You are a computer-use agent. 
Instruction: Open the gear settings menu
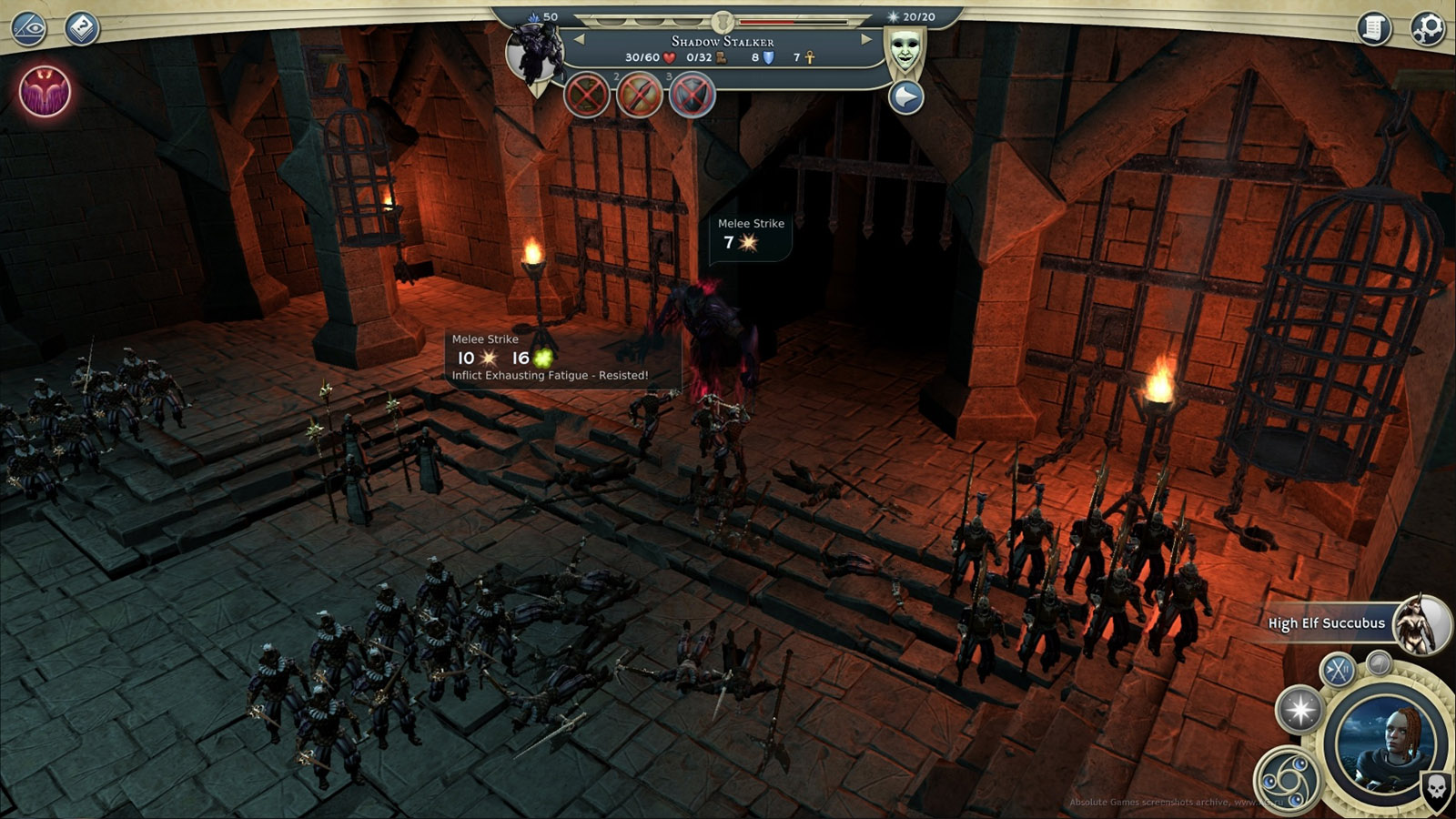(1428, 28)
